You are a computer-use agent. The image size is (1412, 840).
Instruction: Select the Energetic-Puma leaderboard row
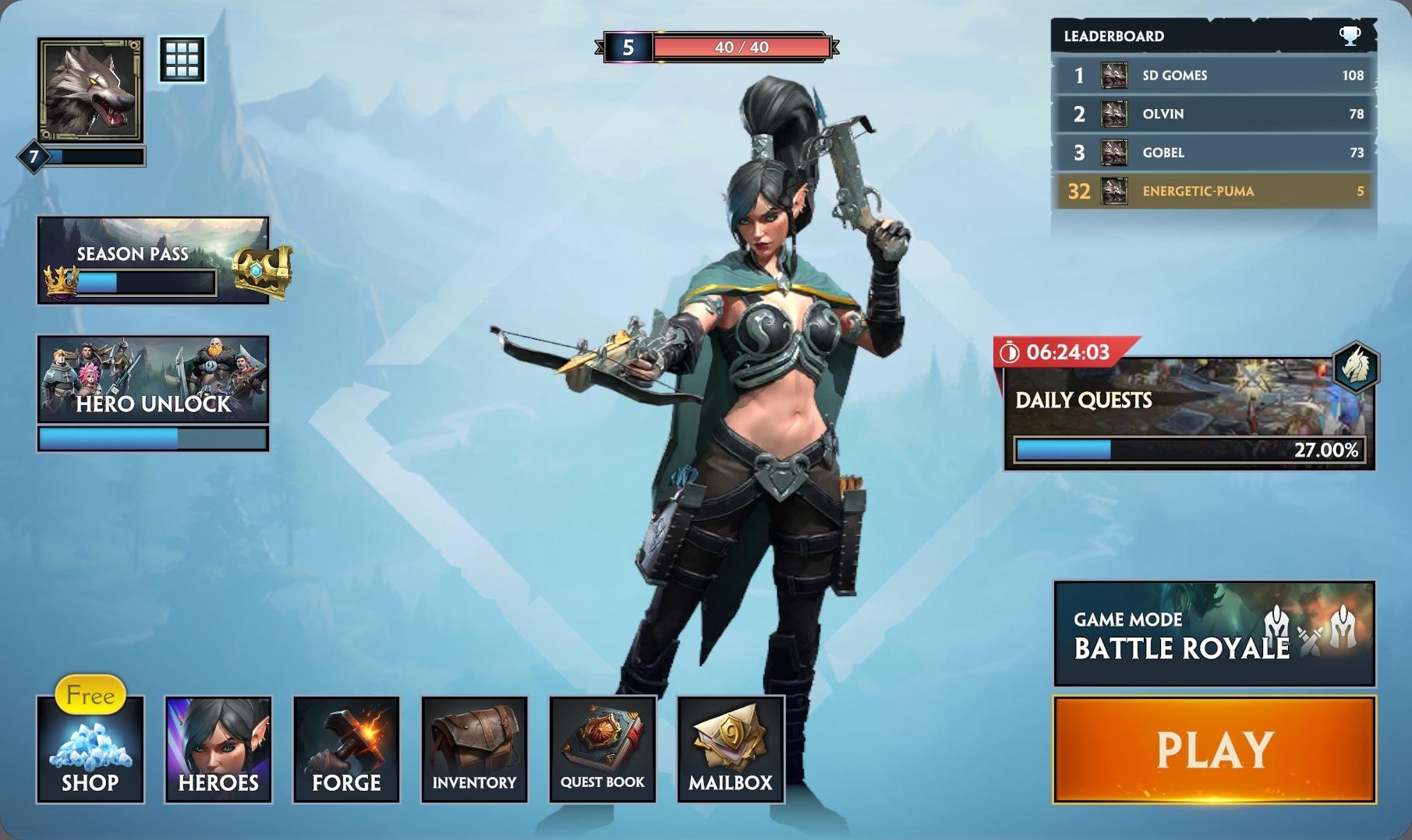click(1214, 191)
